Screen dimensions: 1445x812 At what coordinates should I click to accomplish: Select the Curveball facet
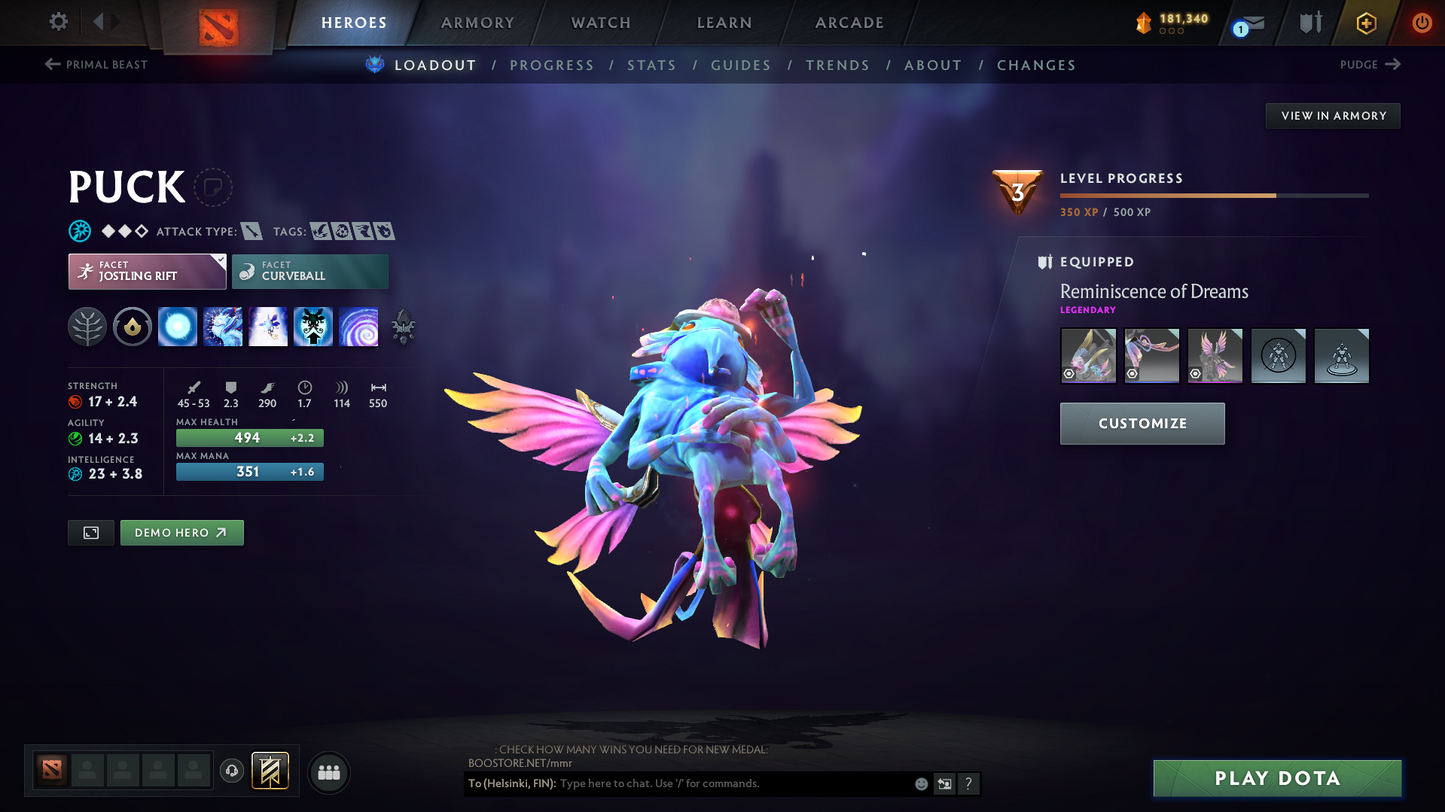[x=310, y=271]
